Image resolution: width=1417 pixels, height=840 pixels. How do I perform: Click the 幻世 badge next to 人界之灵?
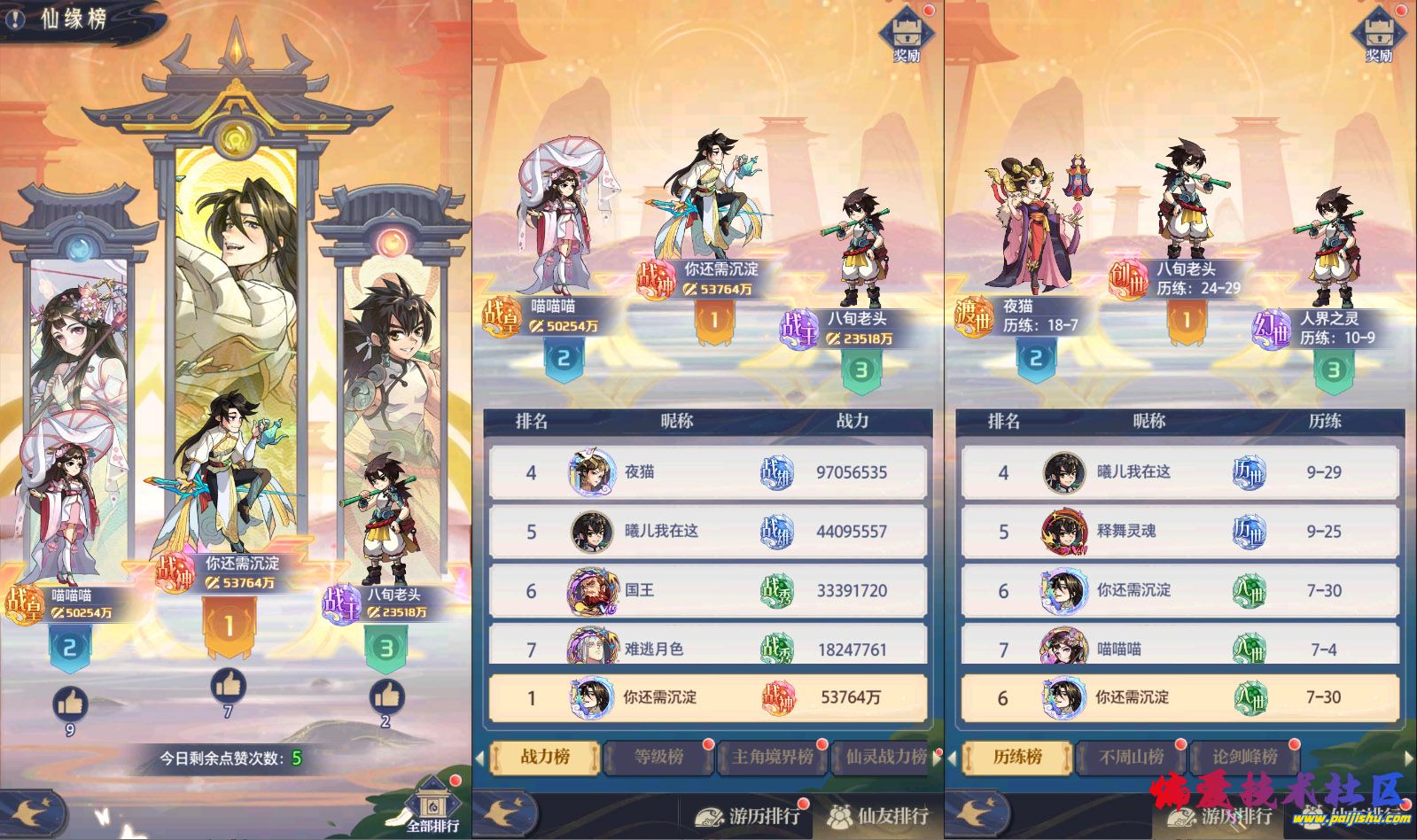click(x=1273, y=326)
